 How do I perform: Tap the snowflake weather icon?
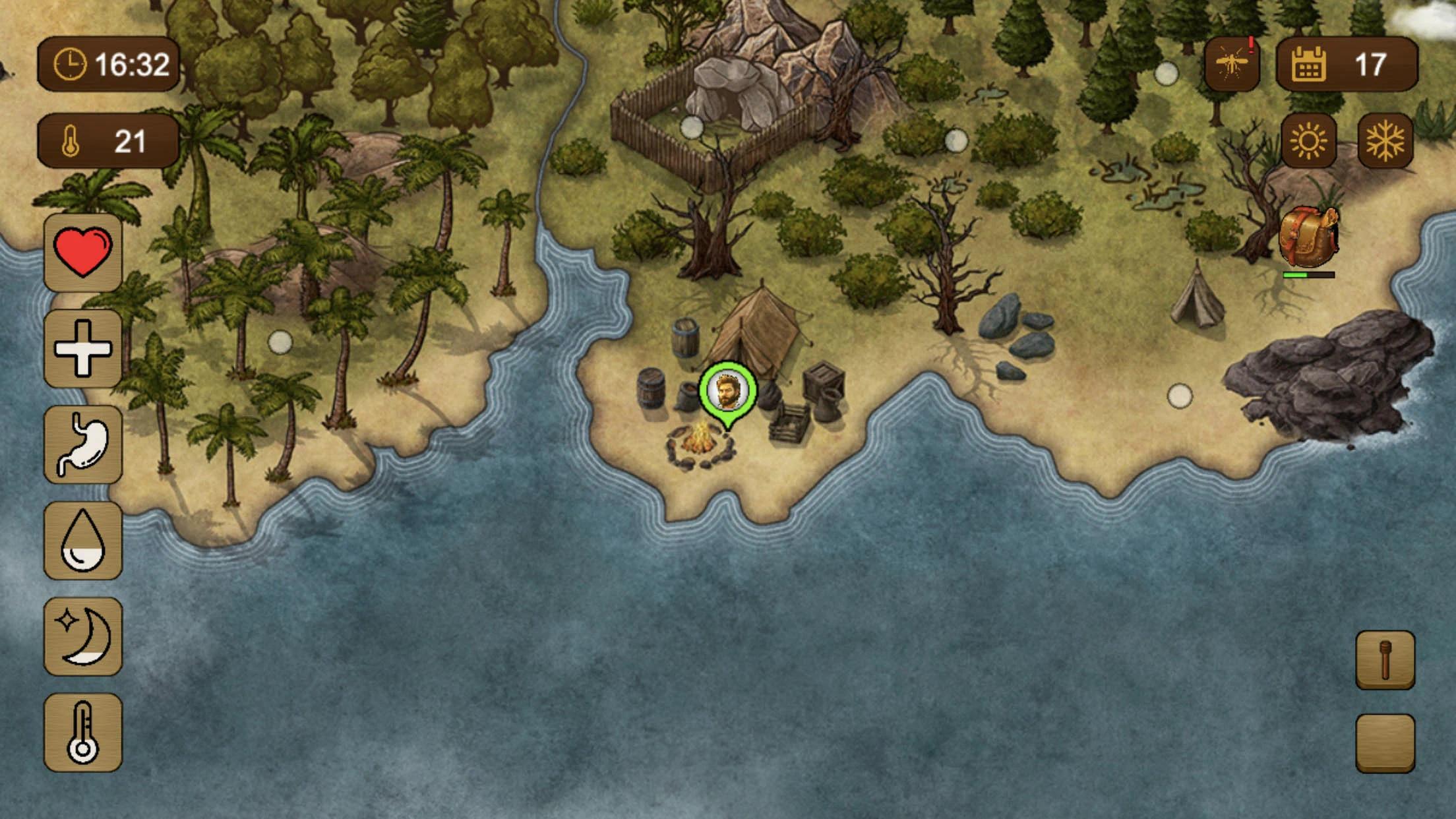click(1385, 141)
